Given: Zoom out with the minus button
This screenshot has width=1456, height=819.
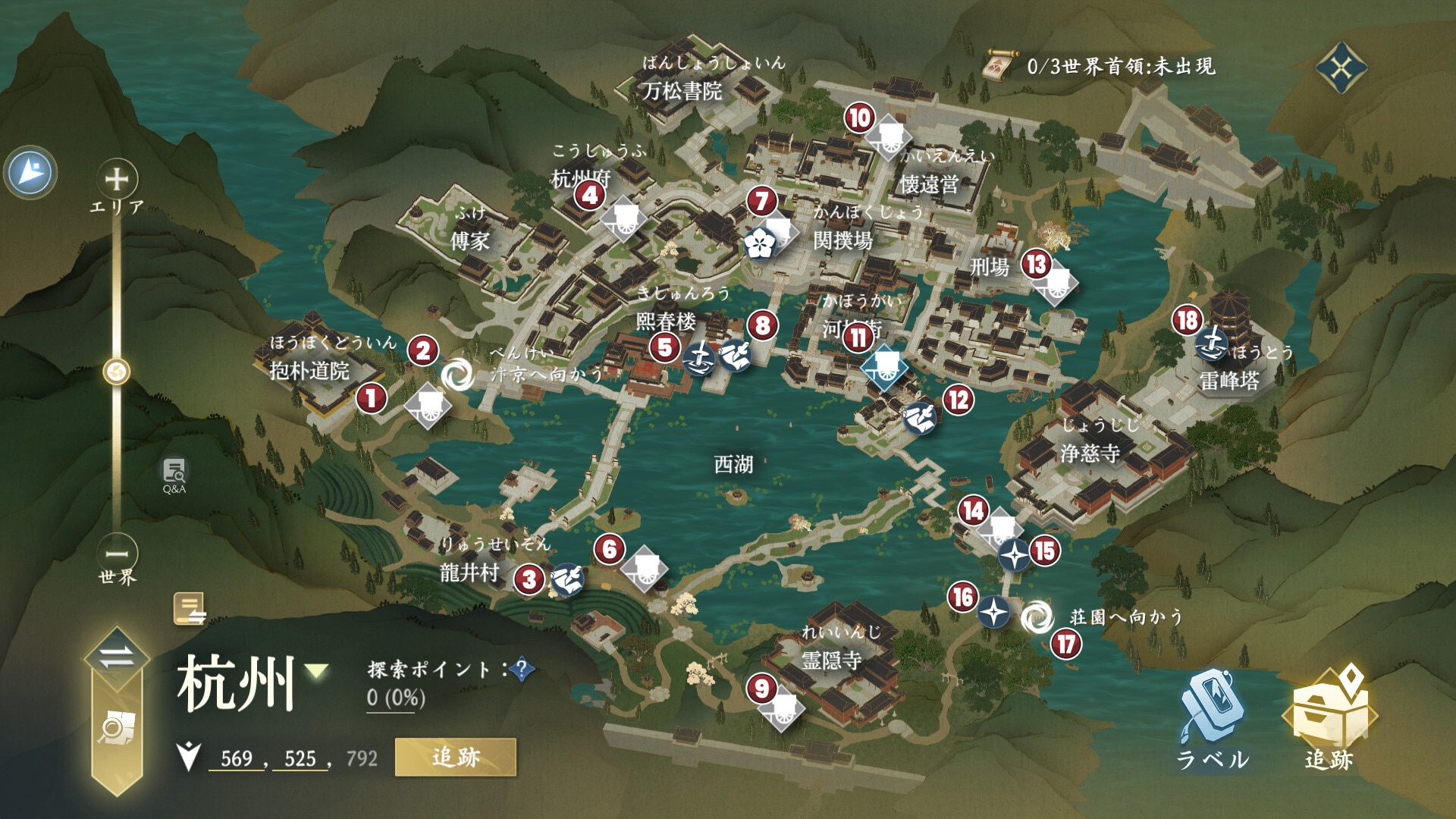Looking at the screenshot, I should point(117,553).
